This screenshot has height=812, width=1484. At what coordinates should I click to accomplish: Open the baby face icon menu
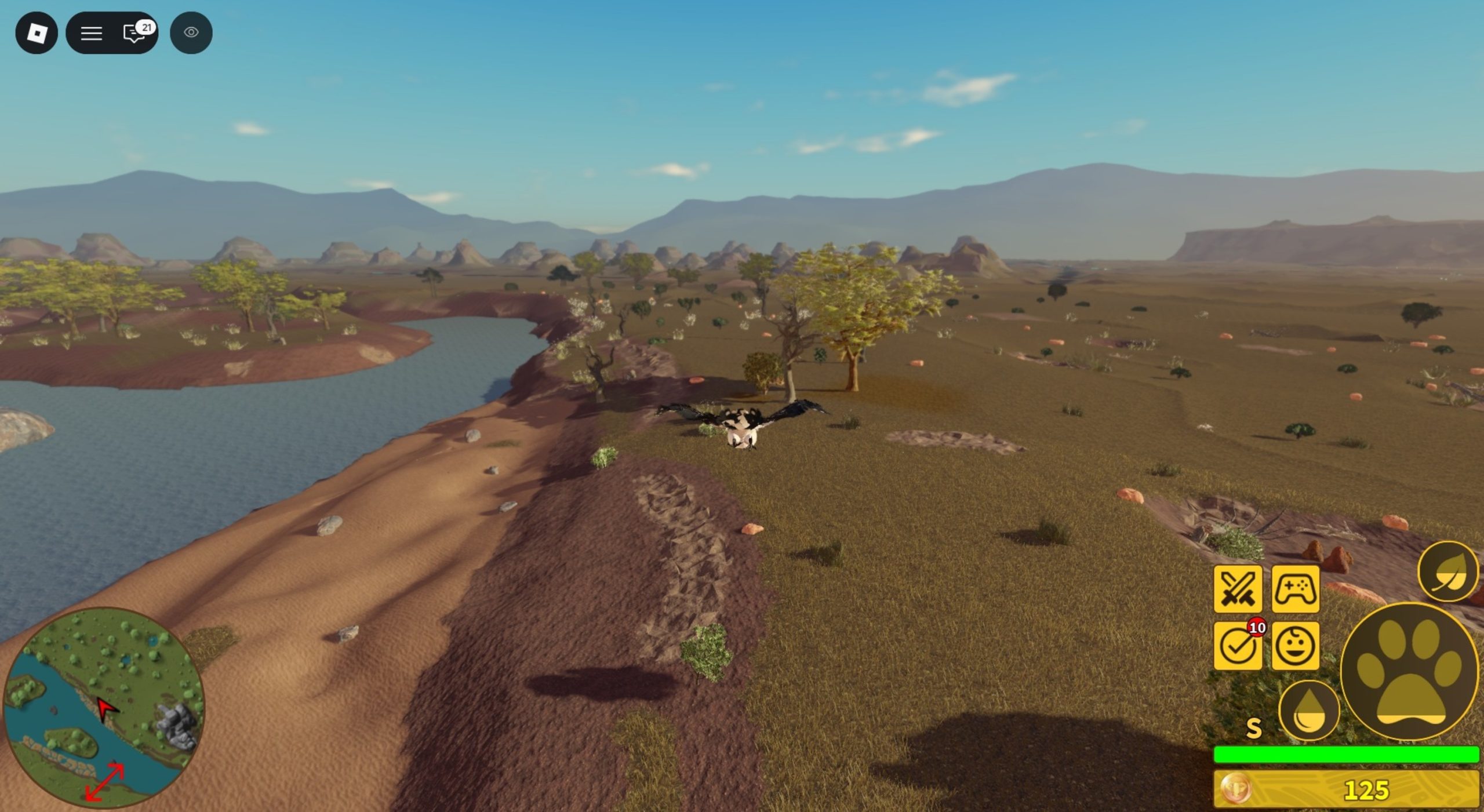tap(1296, 646)
